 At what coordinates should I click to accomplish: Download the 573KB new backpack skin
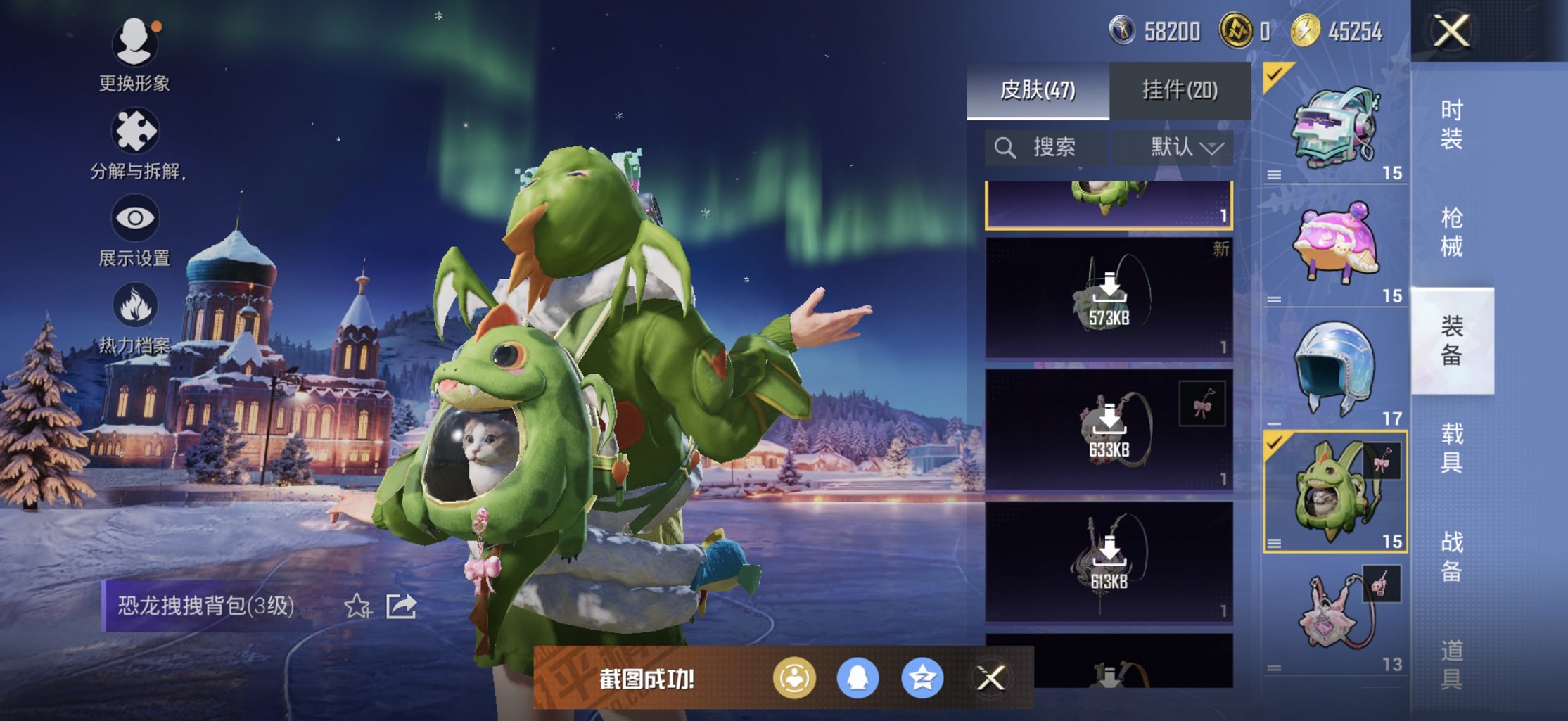(x=1109, y=298)
